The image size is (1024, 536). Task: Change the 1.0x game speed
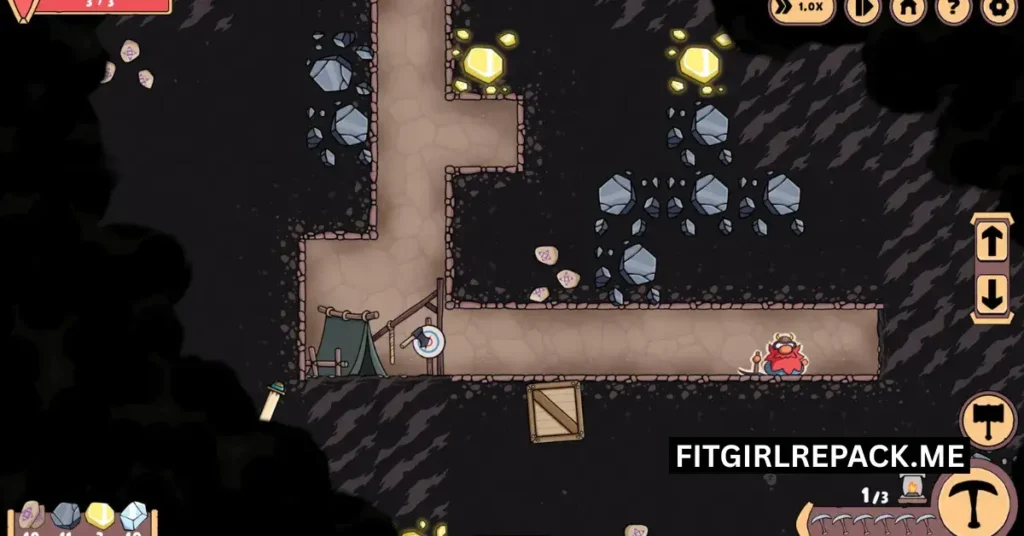pos(802,9)
